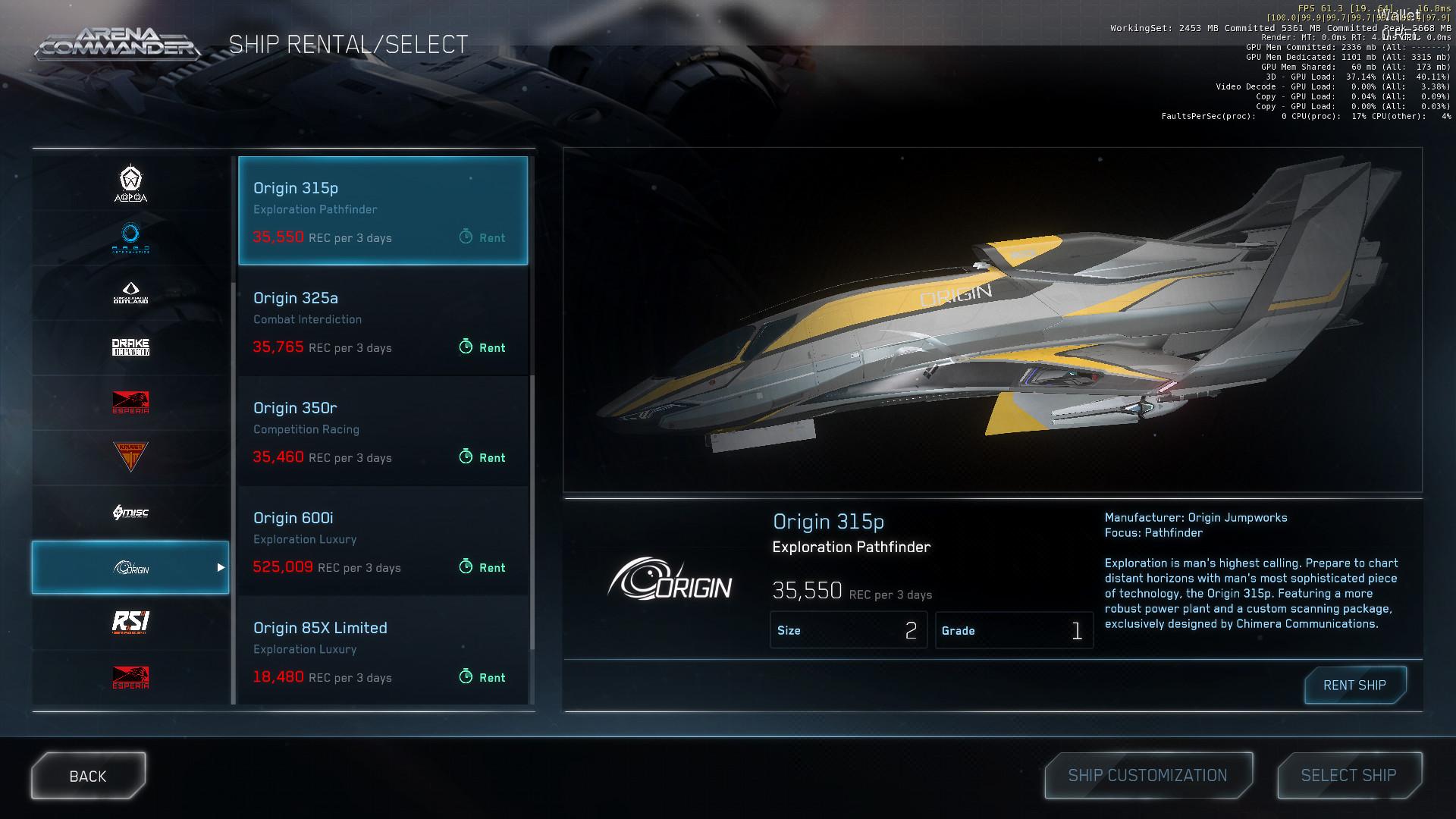Select the Consolidated Outland logo
Screen dimensions: 1456x819
pos(130,292)
